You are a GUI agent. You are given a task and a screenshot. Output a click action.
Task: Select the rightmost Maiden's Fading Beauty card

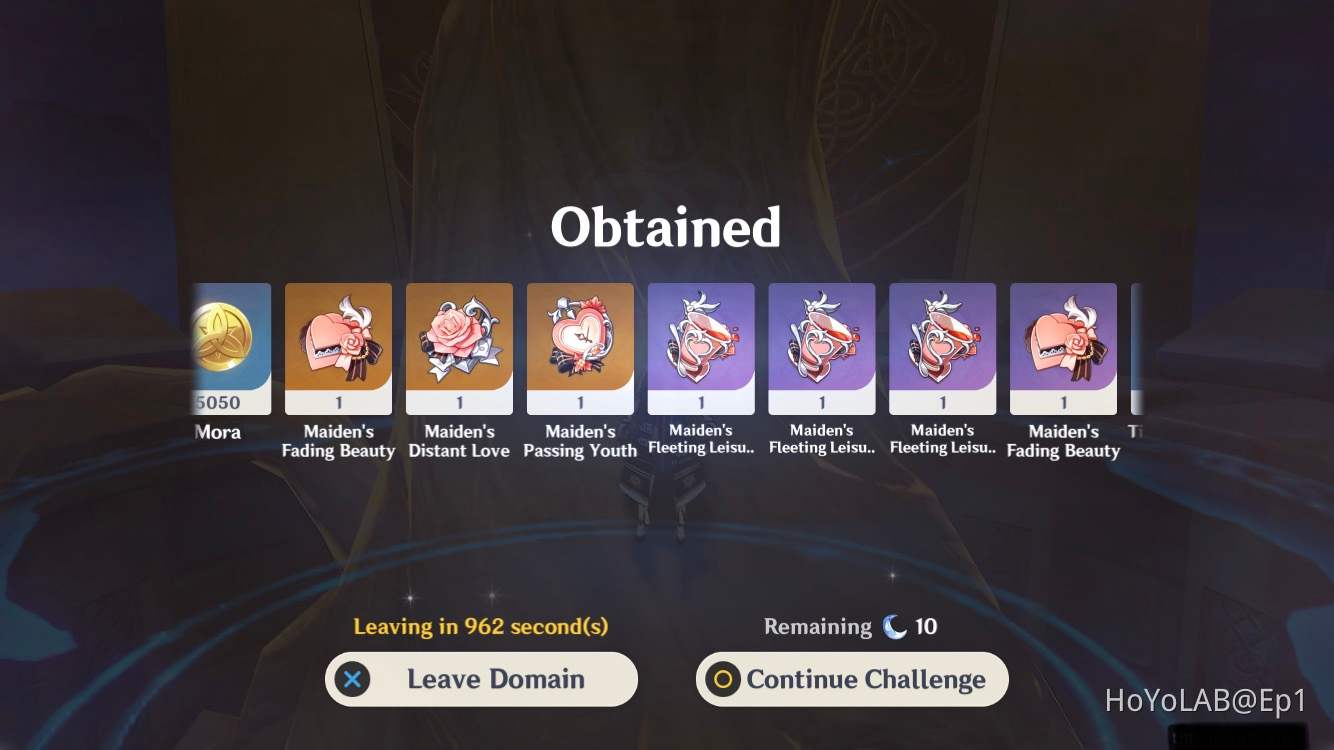pyautogui.click(x=1063, y=345)
